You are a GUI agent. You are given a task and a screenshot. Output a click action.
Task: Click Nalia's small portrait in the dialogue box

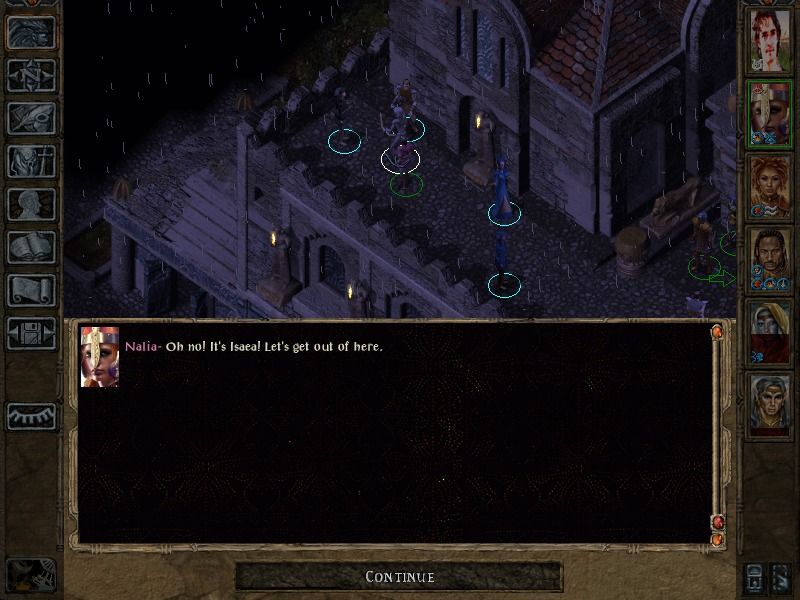click(100, 357)
